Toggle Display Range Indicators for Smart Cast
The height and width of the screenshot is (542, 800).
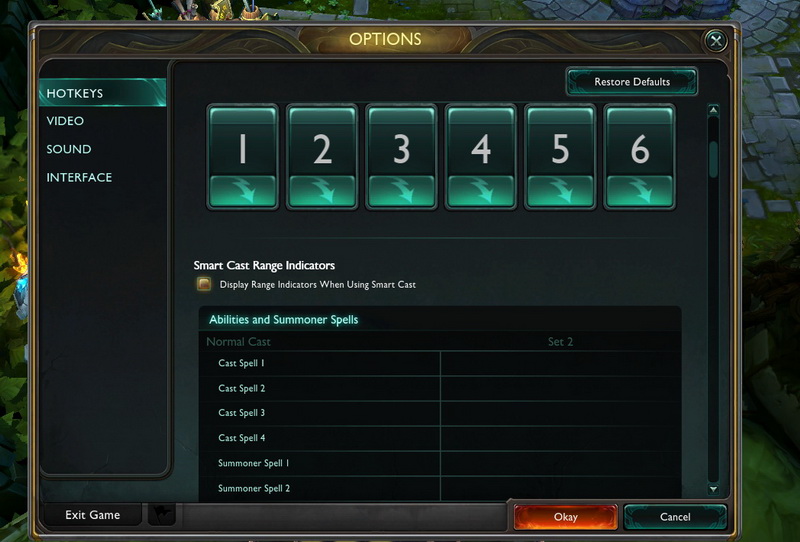coord(204,285)
